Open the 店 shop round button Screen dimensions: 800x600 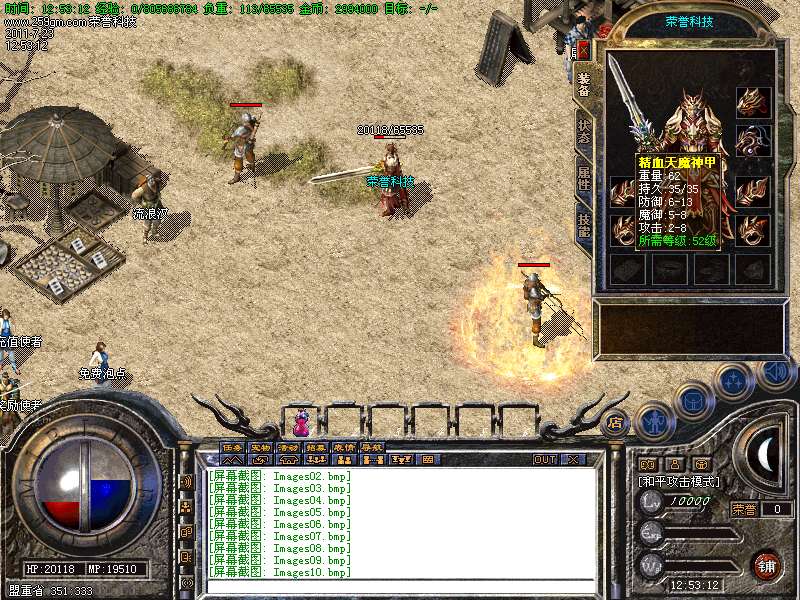pos(616,421)
